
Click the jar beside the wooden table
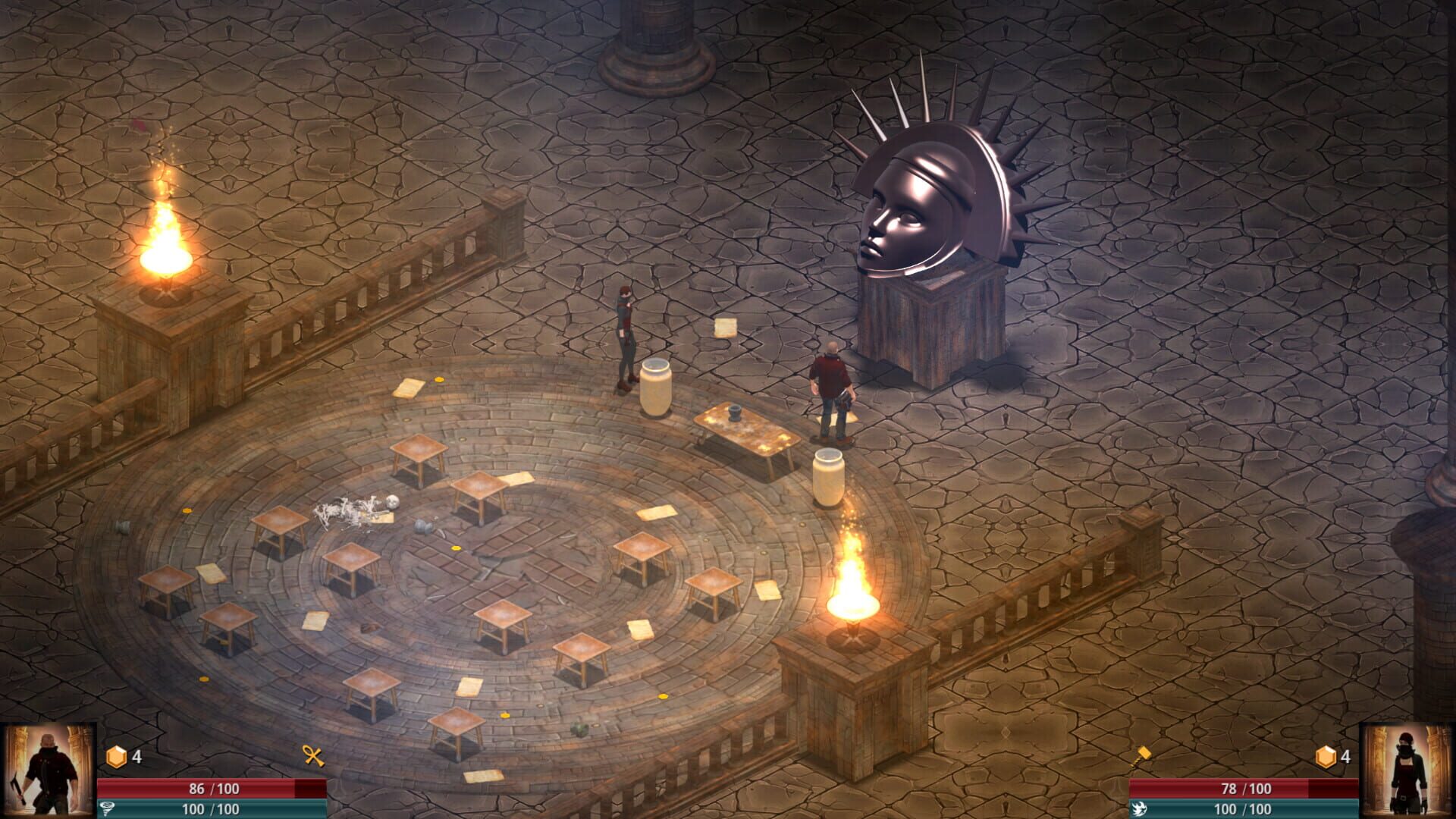(x=830, y=478)
